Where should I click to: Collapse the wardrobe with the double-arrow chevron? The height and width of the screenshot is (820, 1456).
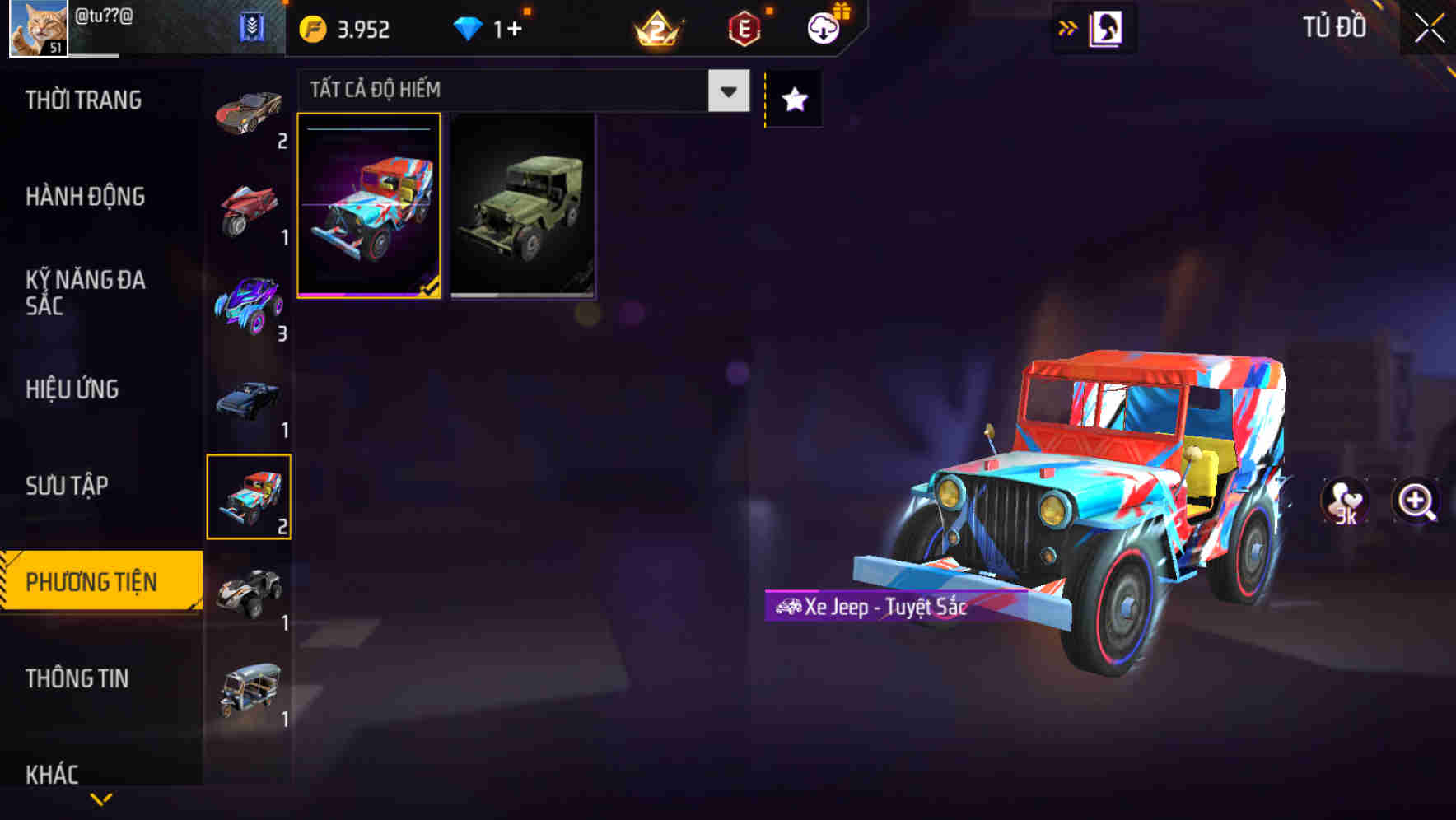point(1068,27)
